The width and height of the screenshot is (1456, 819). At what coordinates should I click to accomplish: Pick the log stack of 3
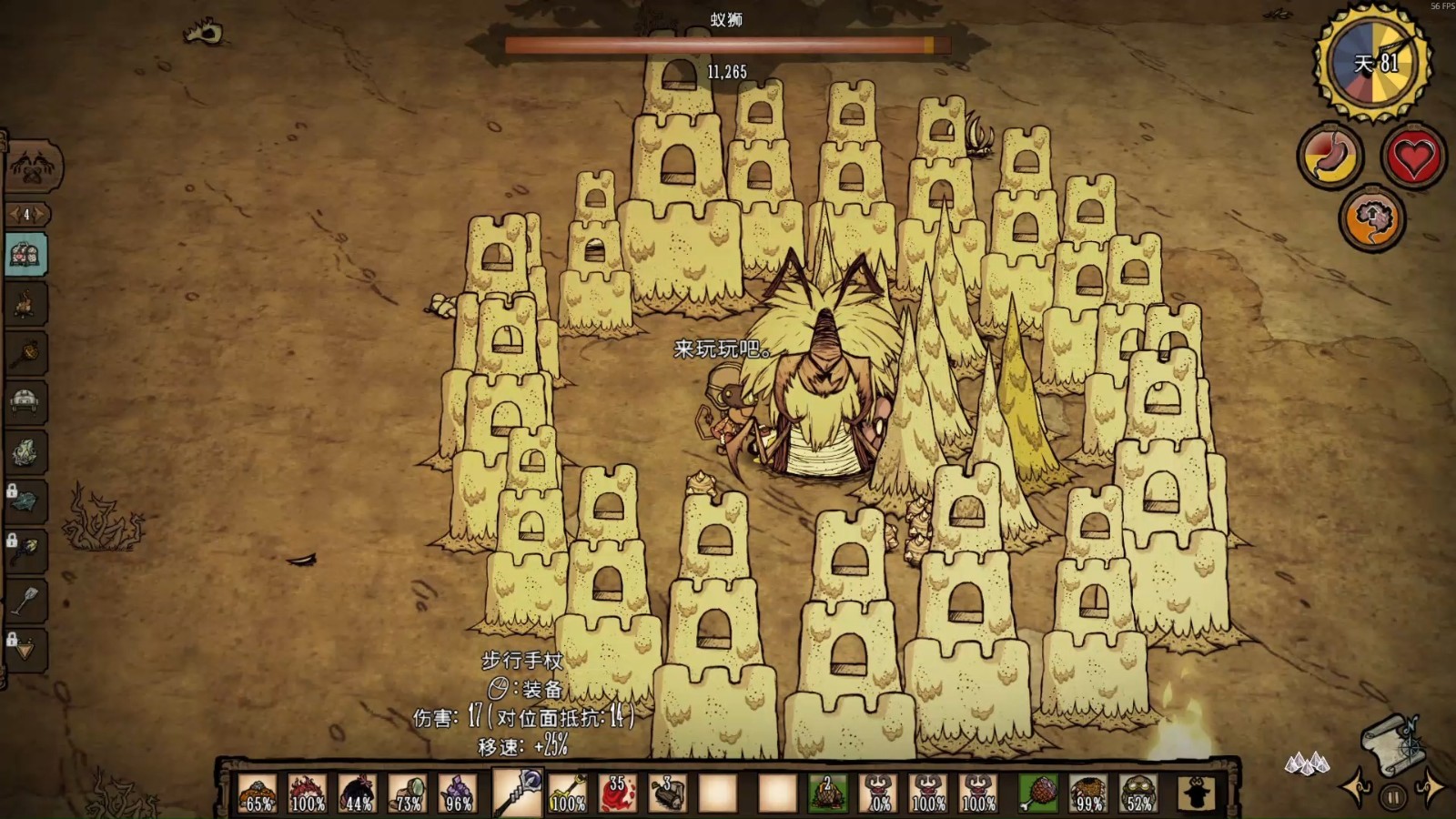667,792
